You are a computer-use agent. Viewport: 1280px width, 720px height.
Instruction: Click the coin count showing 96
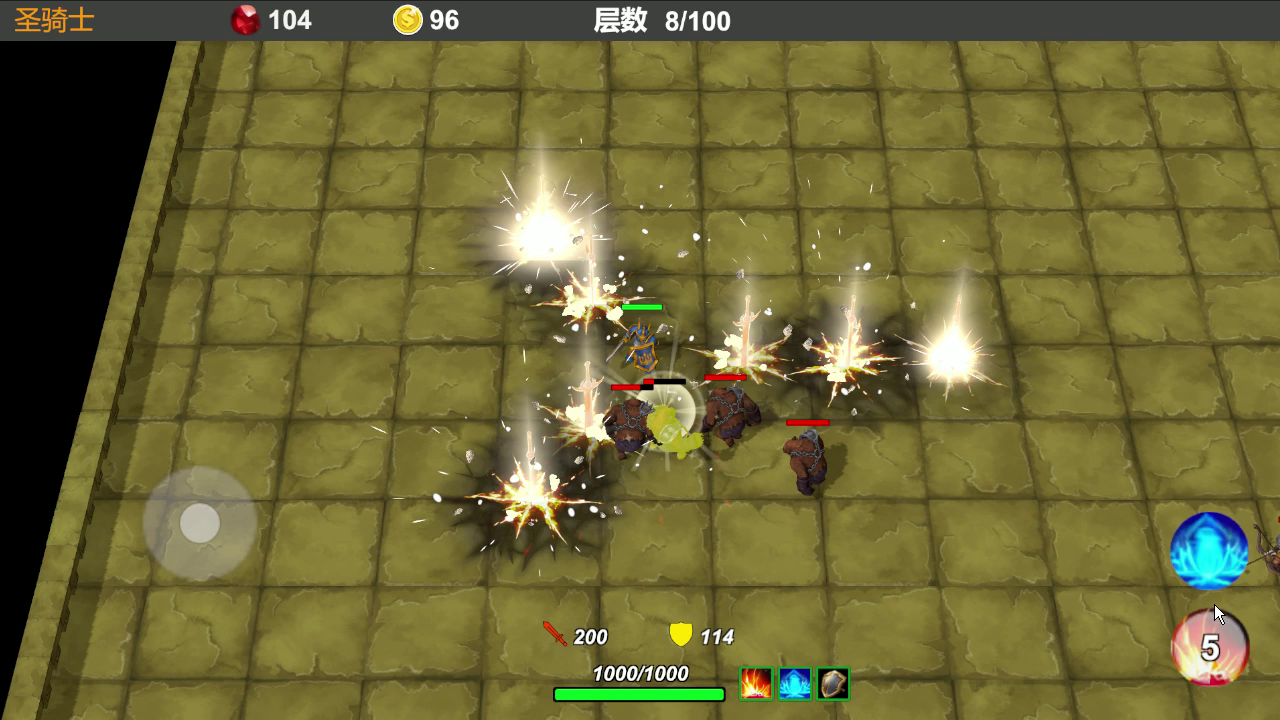[x=444, y=20]
